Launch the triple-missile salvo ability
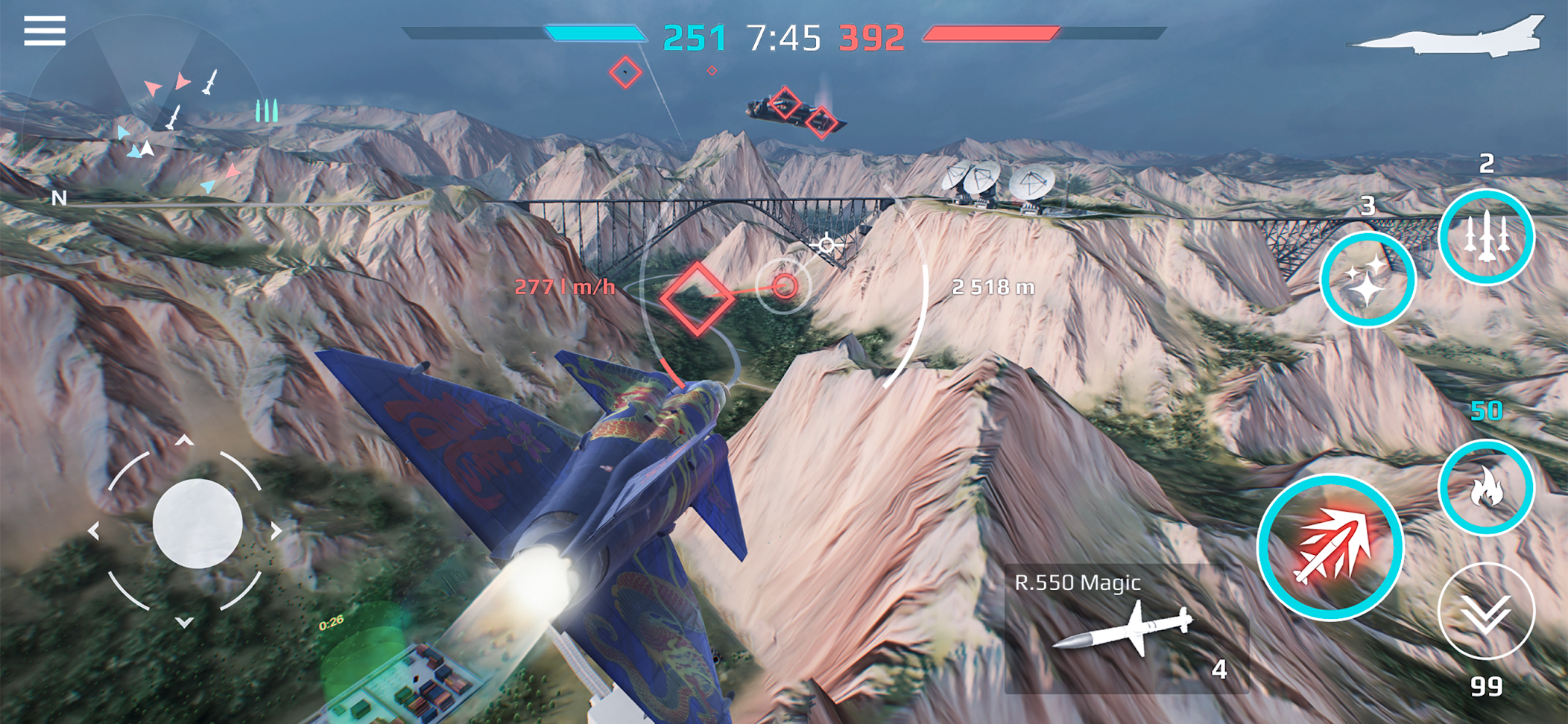Viewport: 1568px width, 724px height. 1485,237
